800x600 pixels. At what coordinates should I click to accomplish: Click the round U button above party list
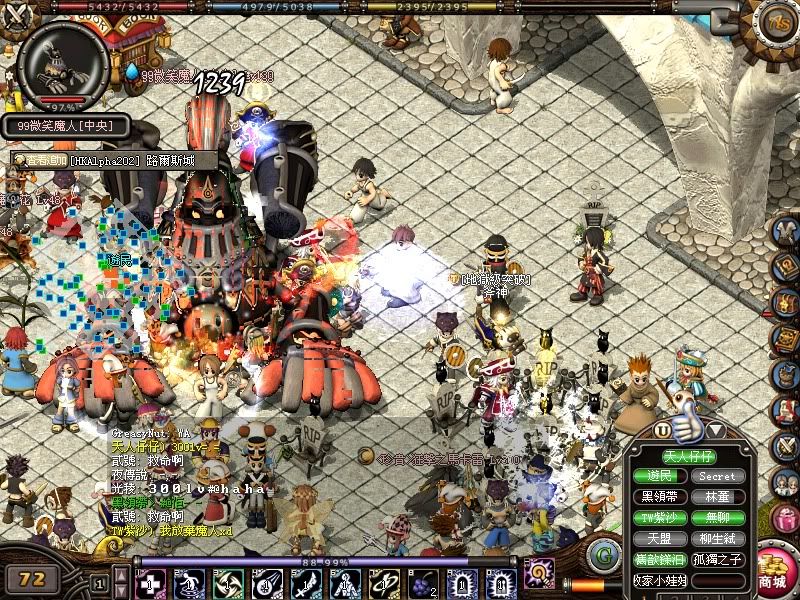pos(662,430)
